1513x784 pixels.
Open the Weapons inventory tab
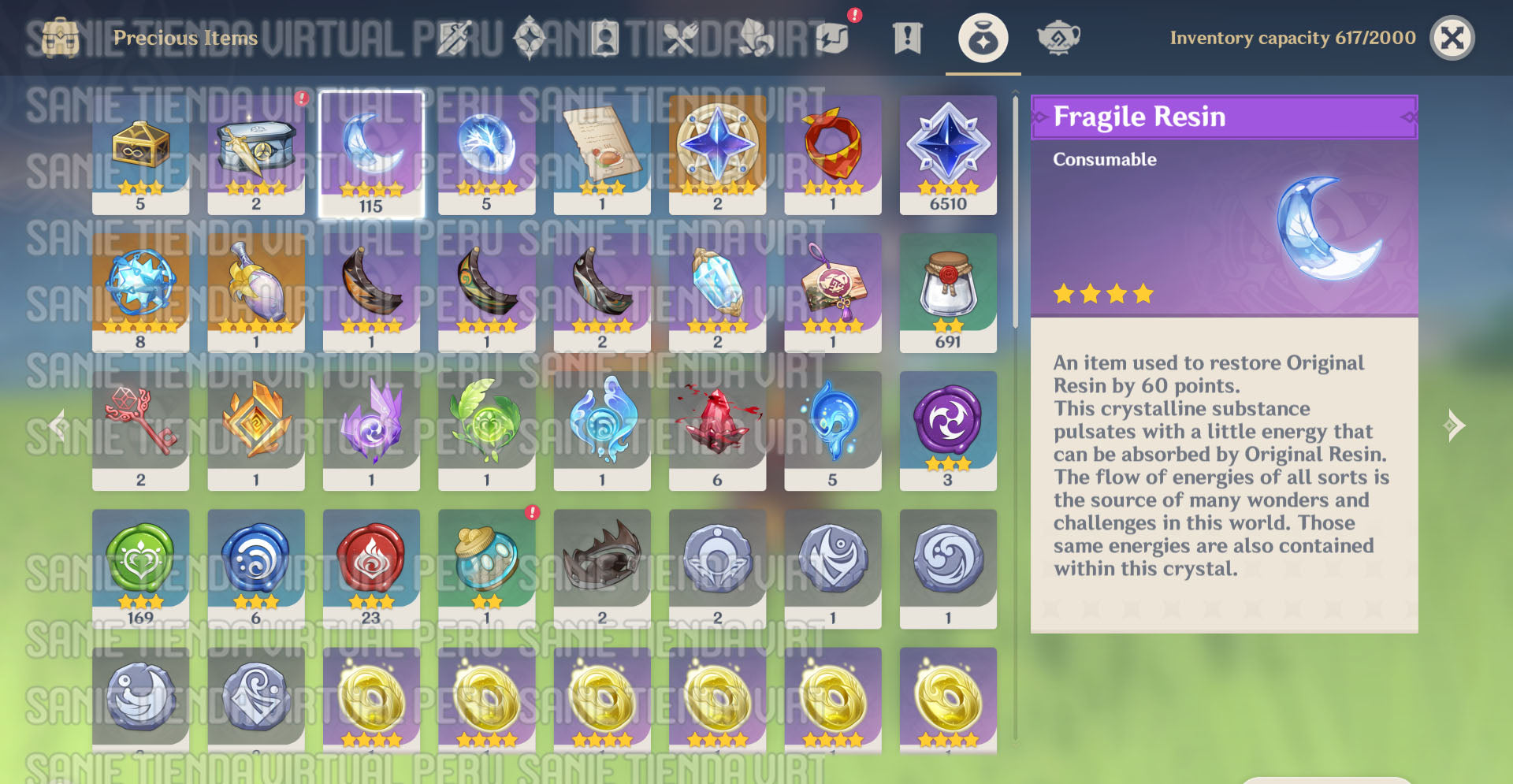pos(455,38)
